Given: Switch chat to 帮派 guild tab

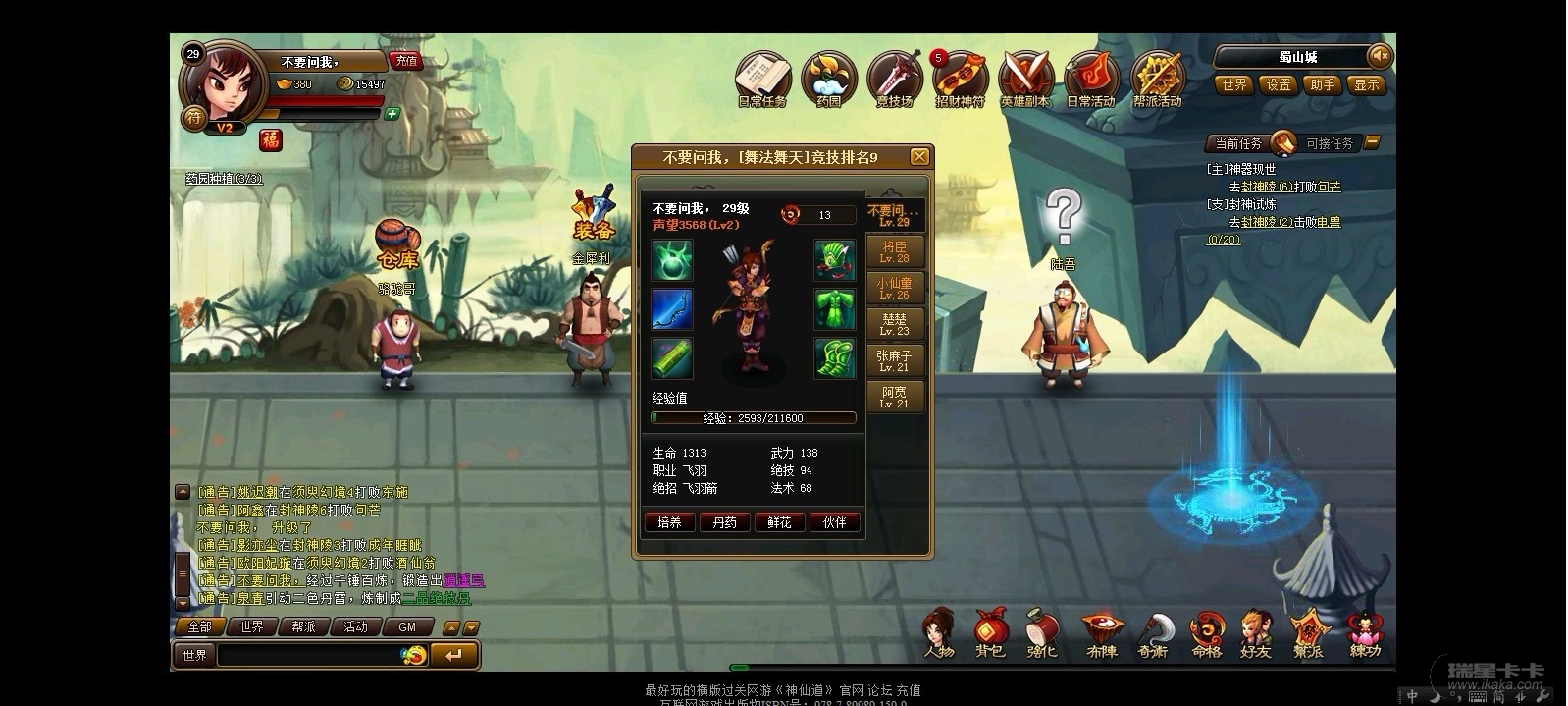Looking at the screenshot, I should coord(304,626).
